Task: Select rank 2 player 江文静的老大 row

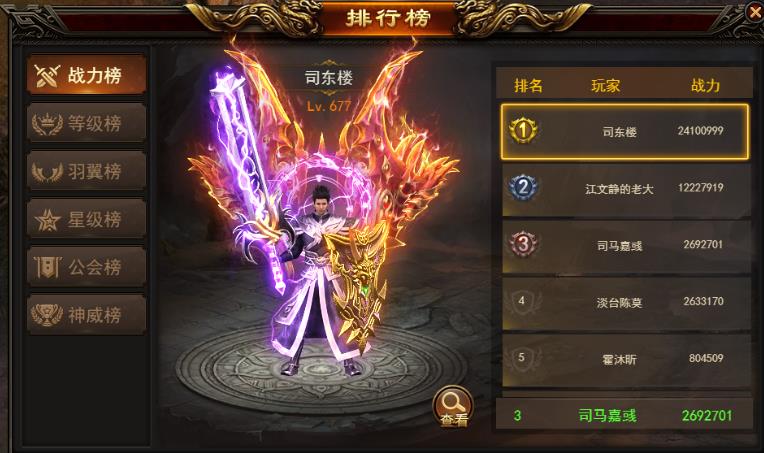Action: 624,188
